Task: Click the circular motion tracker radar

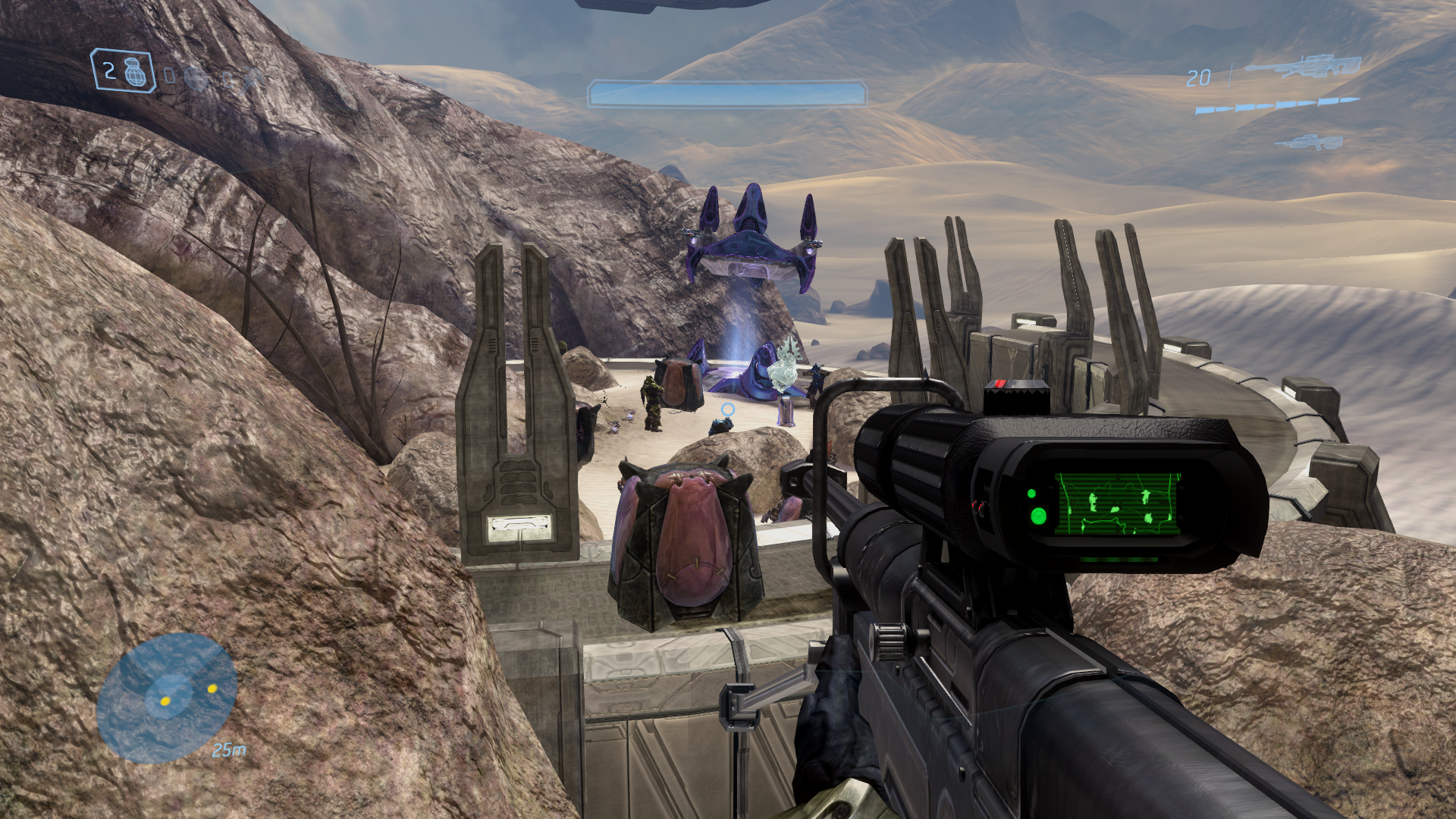Action: [x=167, y=698]
